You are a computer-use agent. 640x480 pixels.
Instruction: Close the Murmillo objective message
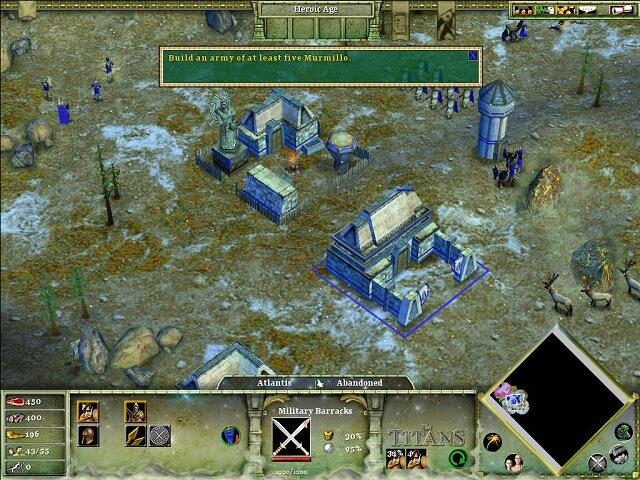(x=473, y=56)
